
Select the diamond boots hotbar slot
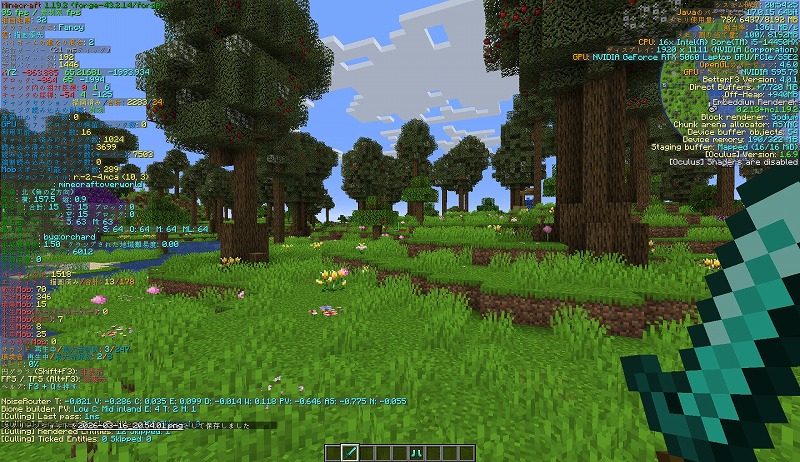click(414, 453)
